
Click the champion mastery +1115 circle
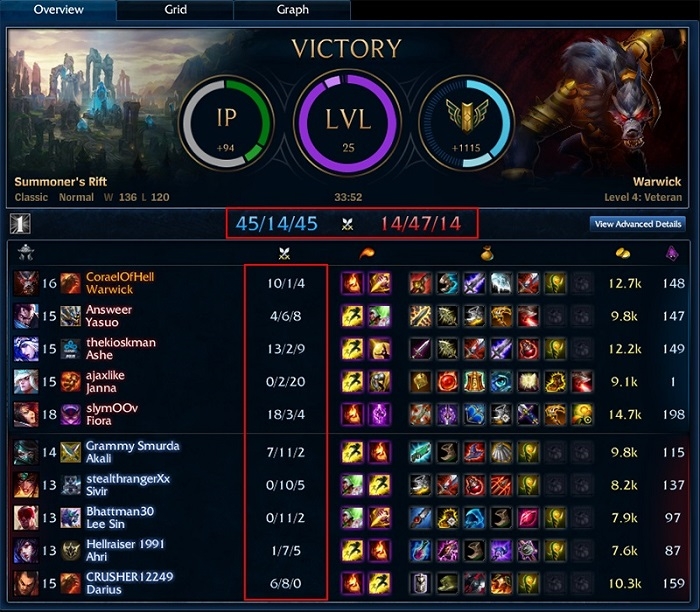(x=466, y=127)
